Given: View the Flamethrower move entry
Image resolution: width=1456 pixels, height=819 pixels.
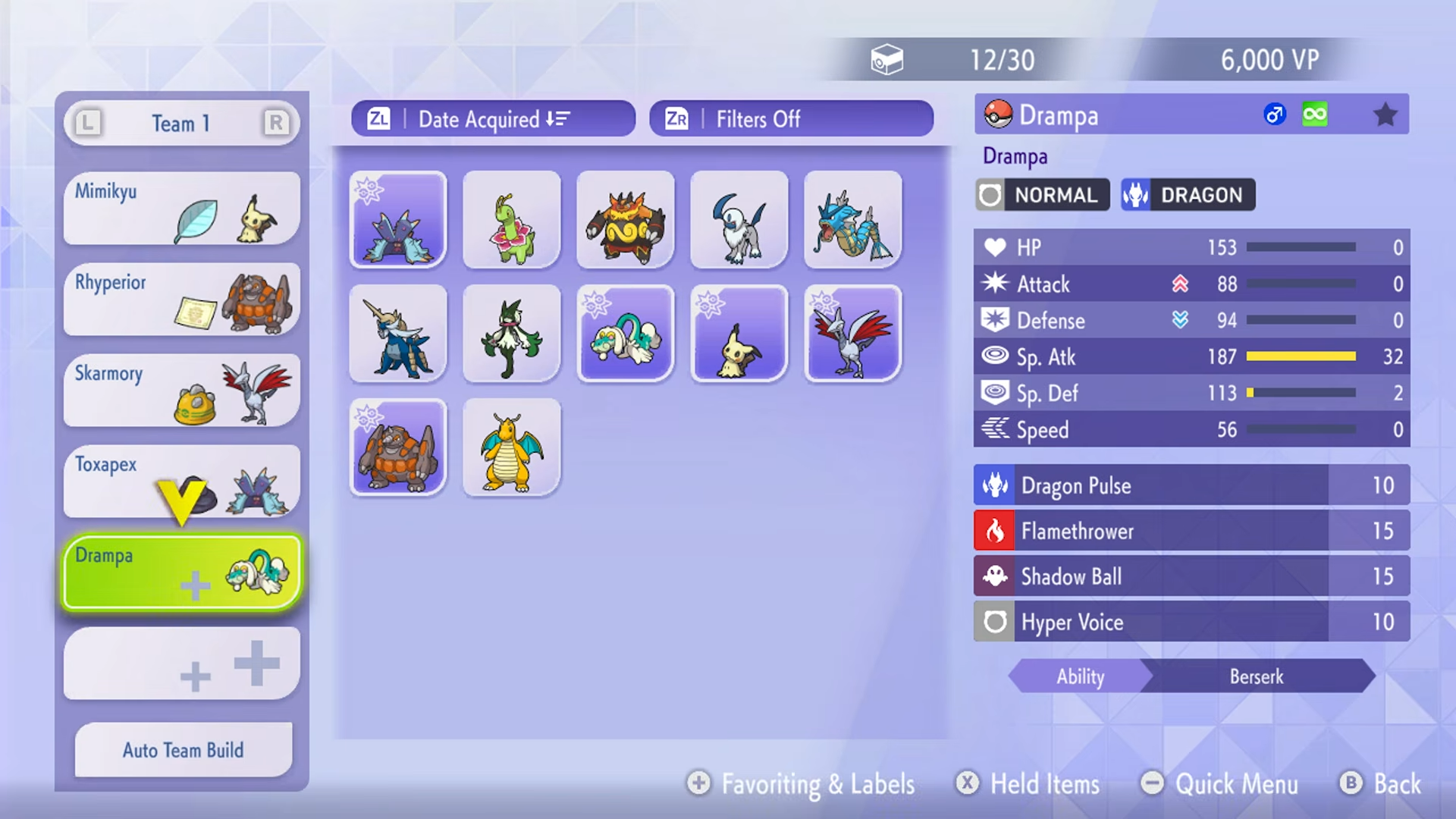Looking at the screenshot, I should point(1191,531).
